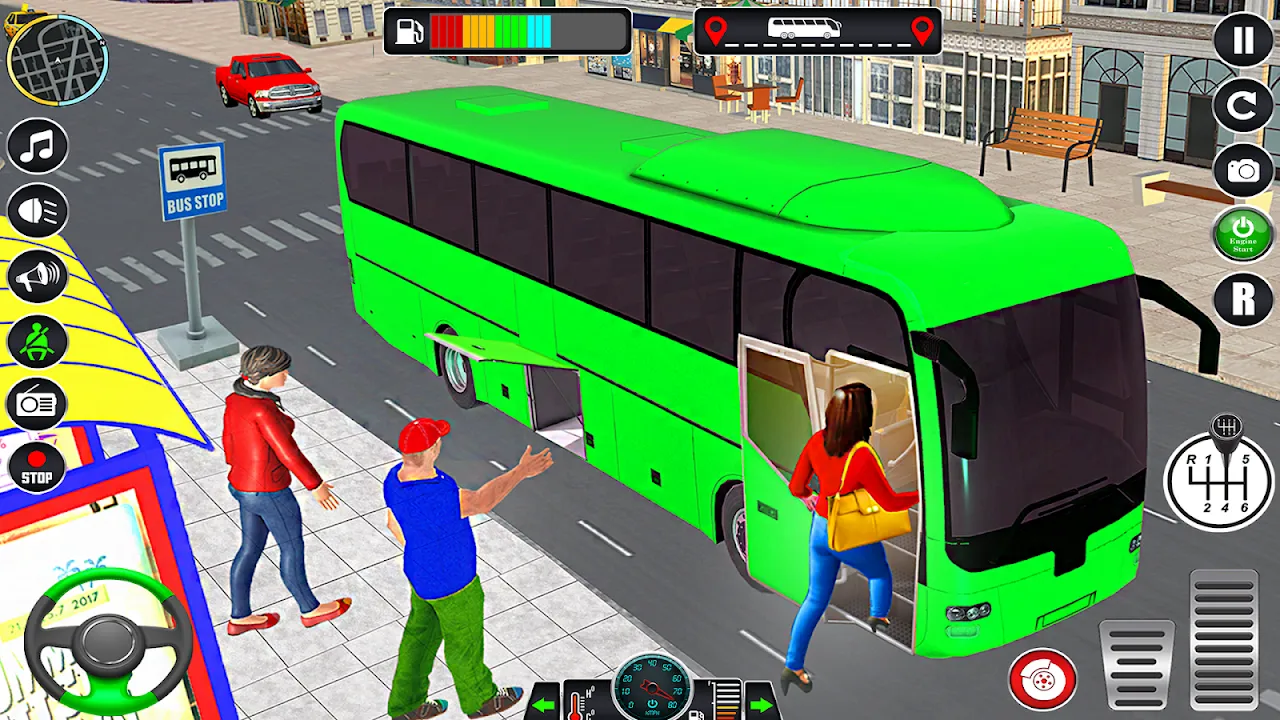Image resolution: width=1280 pixels, height=720 pixels.
Task: Fasten the seatbelt using the green icon
Action: [x=37, y=341]
